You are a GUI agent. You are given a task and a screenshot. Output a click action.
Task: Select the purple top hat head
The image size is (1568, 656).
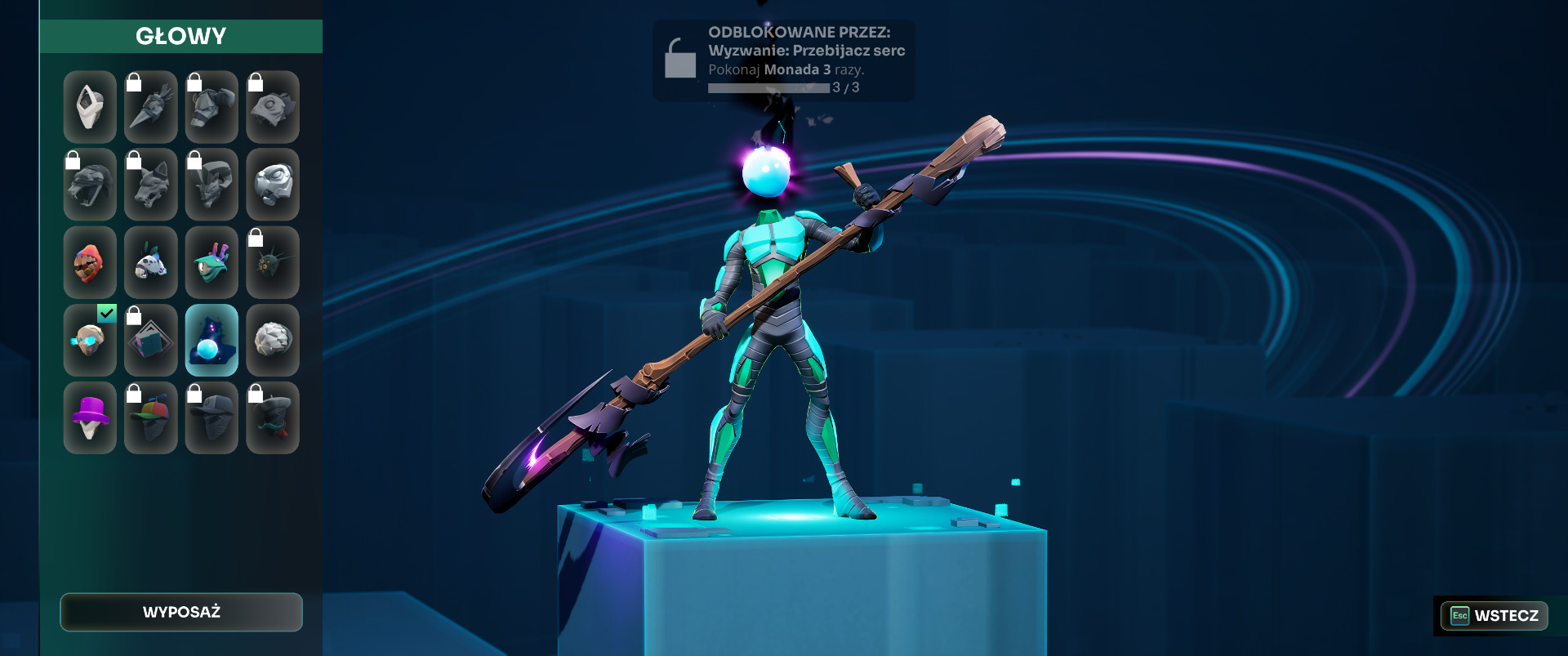pyautogui.click(x=90, y=418)
